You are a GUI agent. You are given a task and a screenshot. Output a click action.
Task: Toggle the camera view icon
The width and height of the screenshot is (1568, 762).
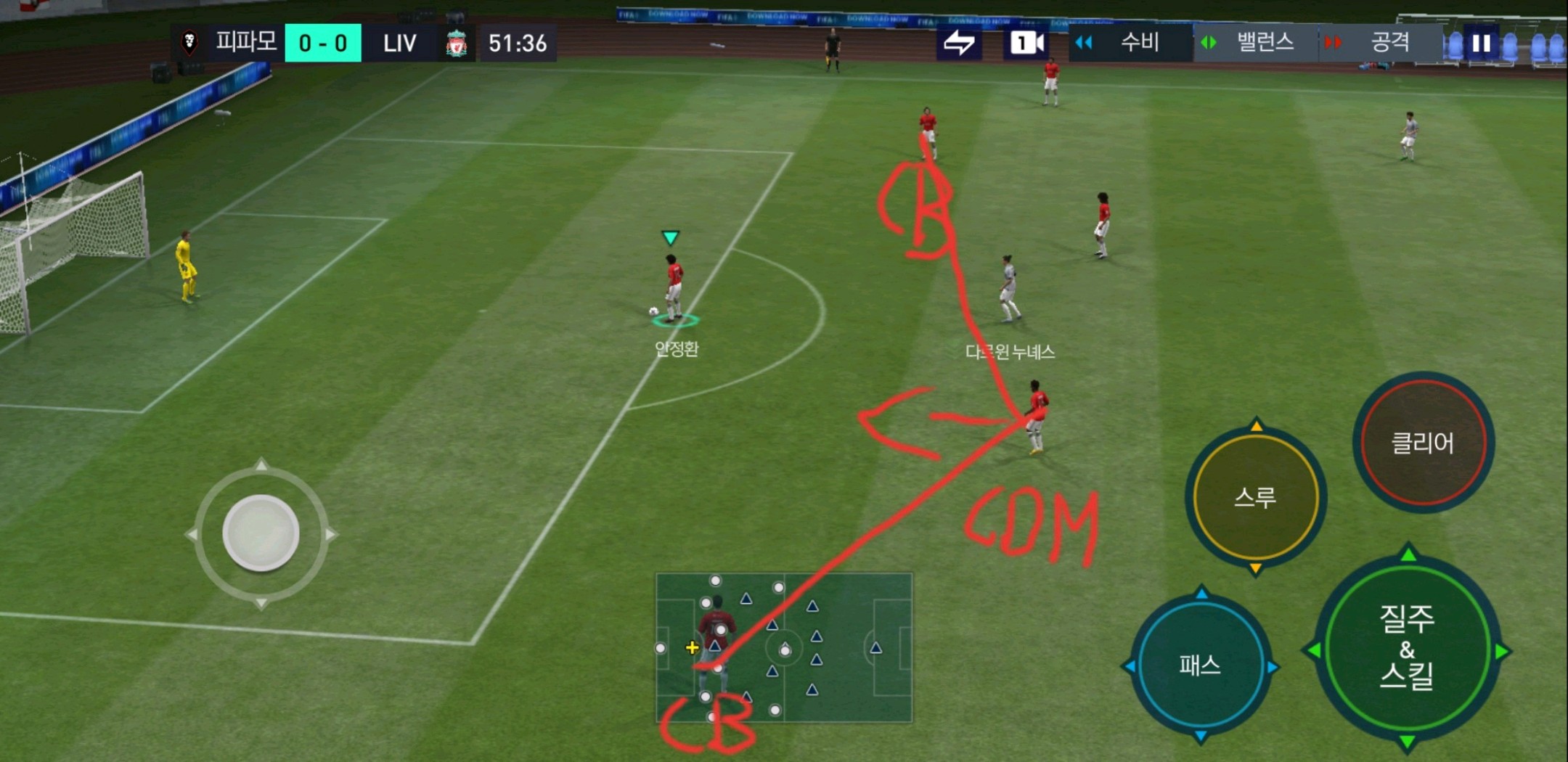[1027, 44]
